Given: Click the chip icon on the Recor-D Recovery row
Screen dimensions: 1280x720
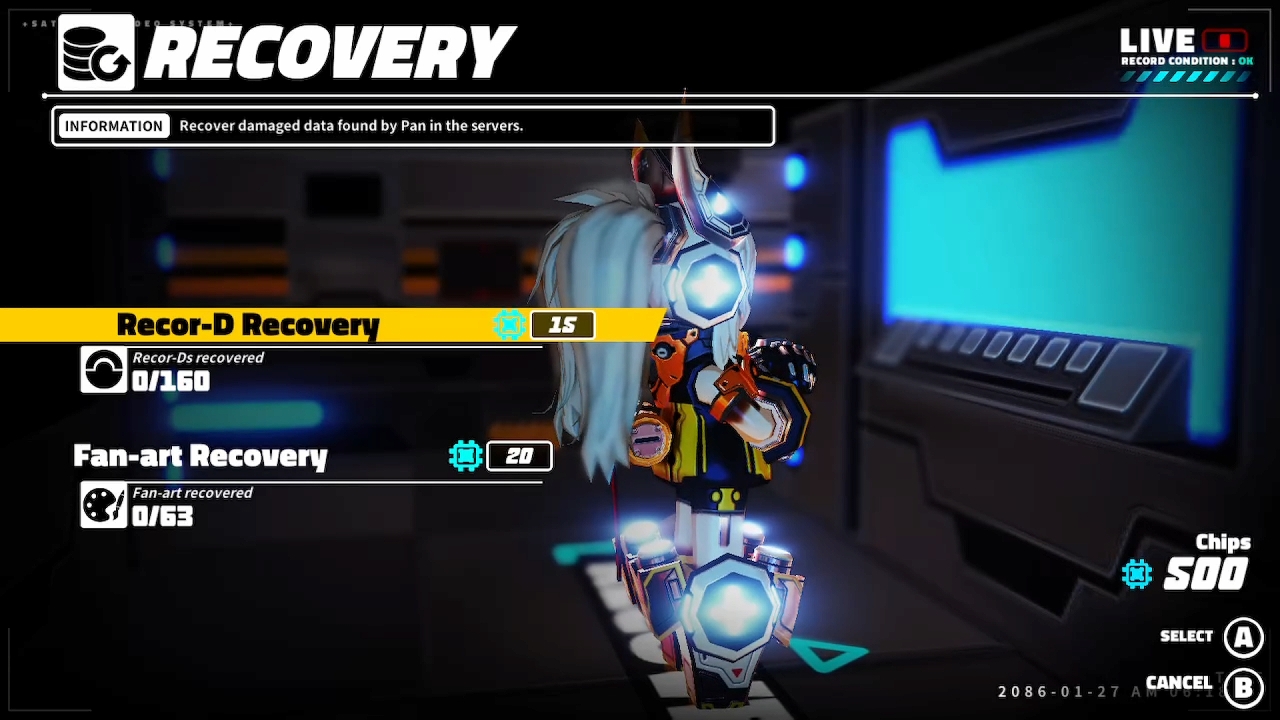Looking at the screenshot, I should coord(509,324).
